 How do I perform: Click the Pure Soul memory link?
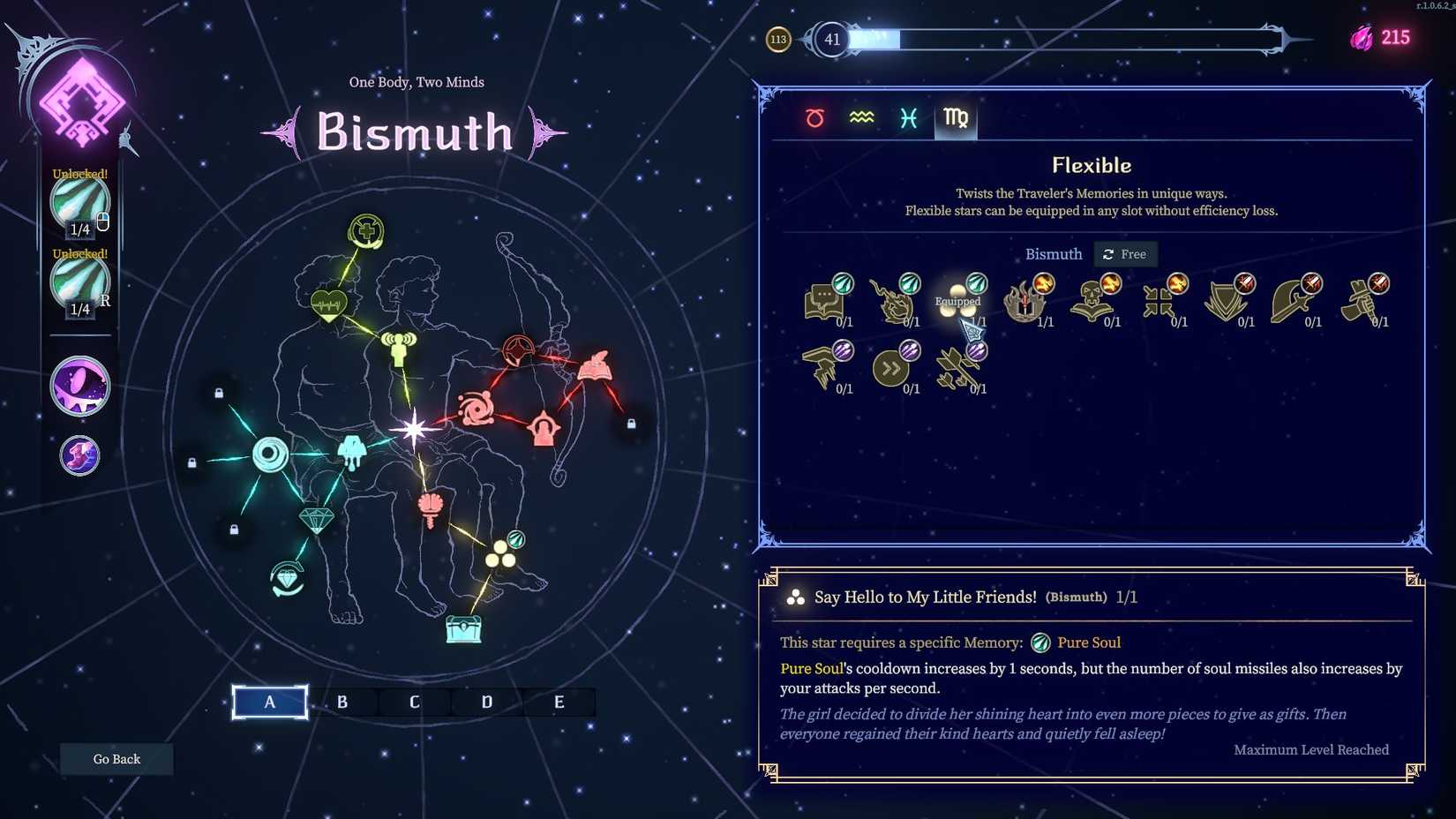tap(1089, 642)
